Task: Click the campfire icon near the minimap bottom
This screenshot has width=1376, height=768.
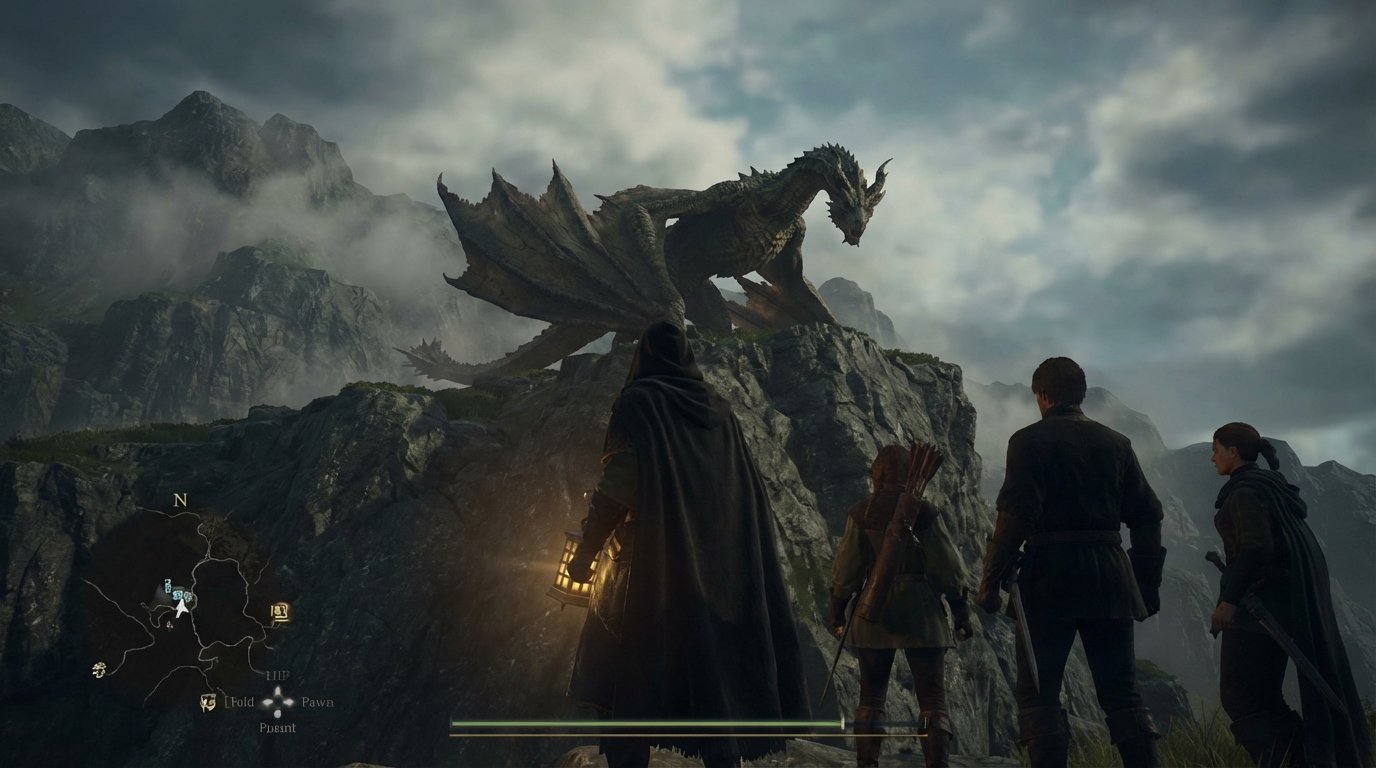Action: (x=207, y=701)
